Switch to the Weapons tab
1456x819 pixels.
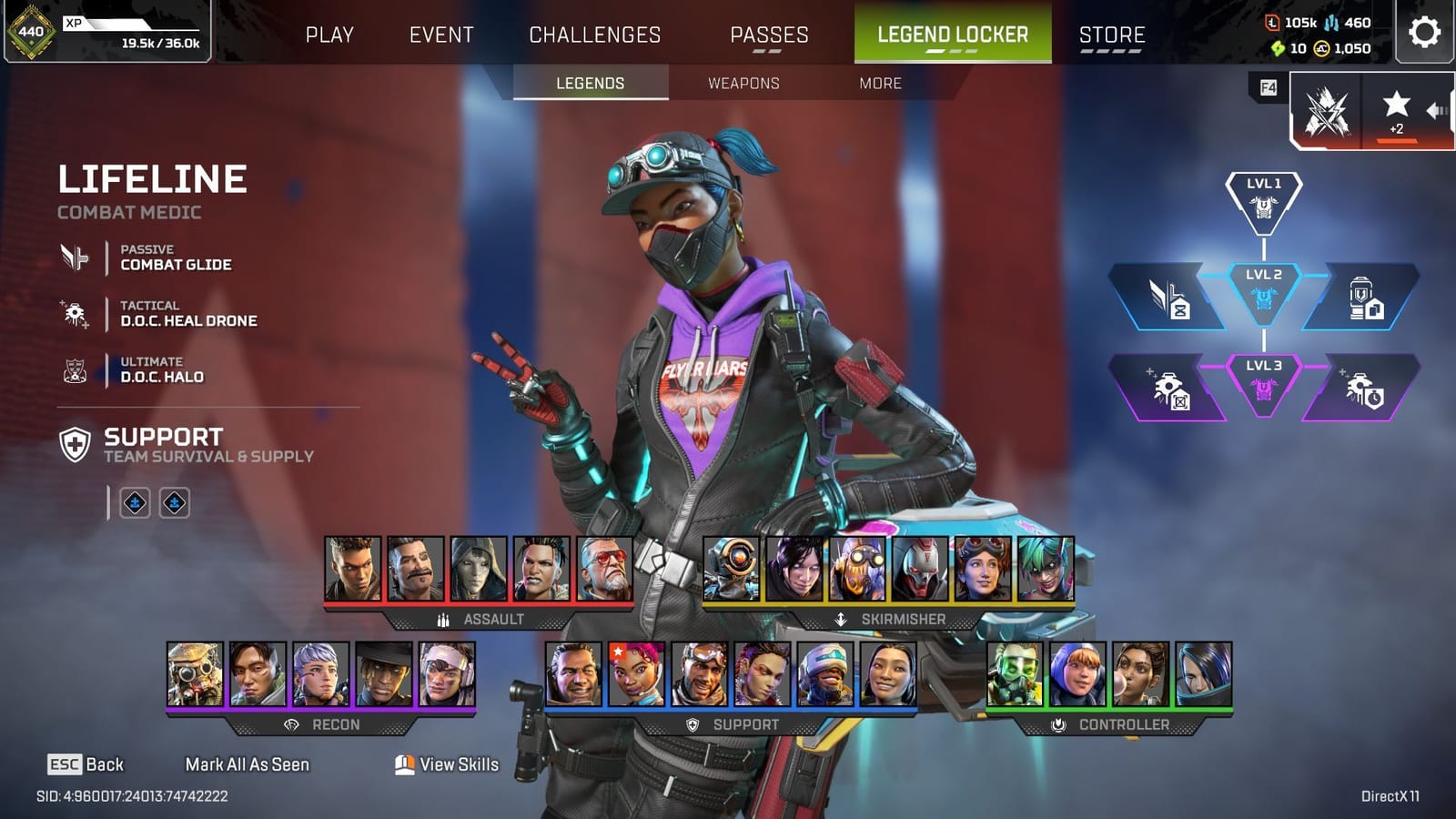(x=743, y=83)
